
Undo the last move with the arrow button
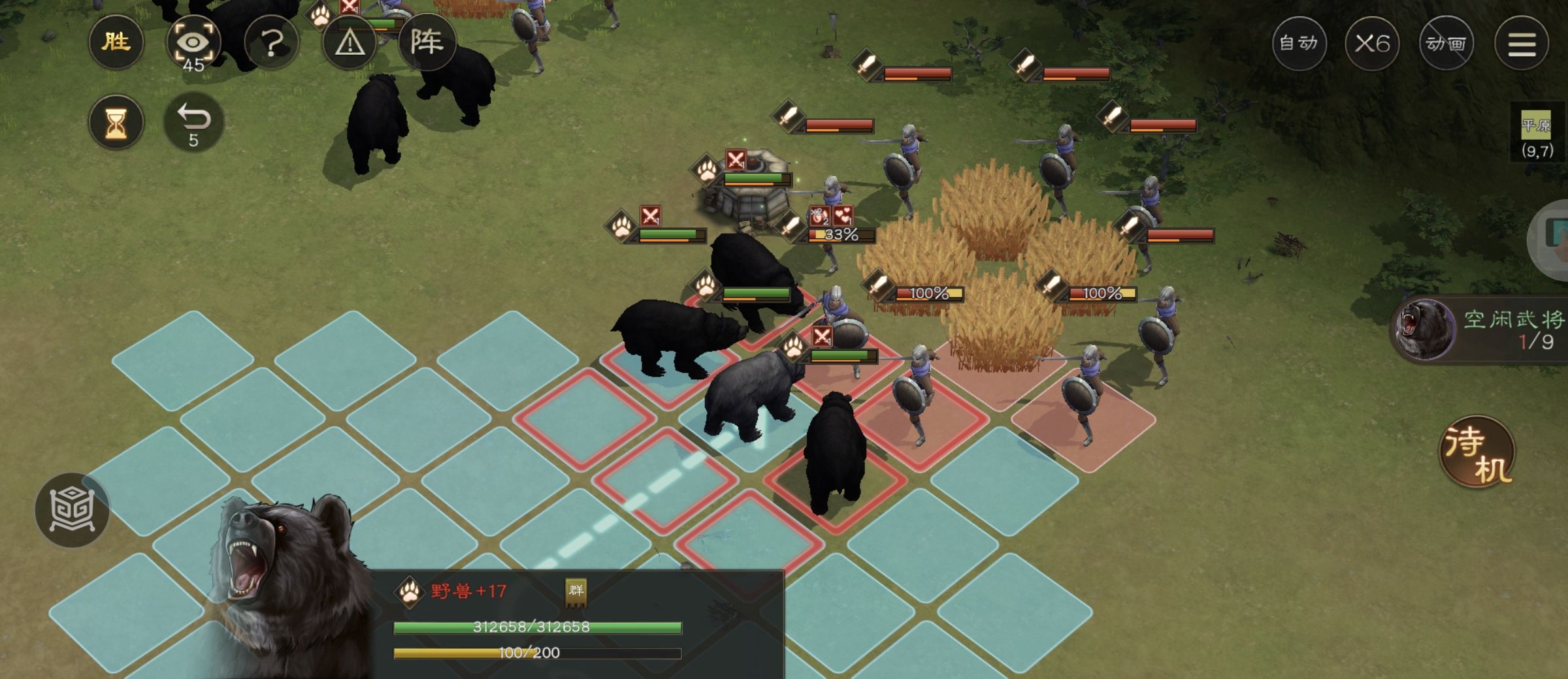pos(193,122)
